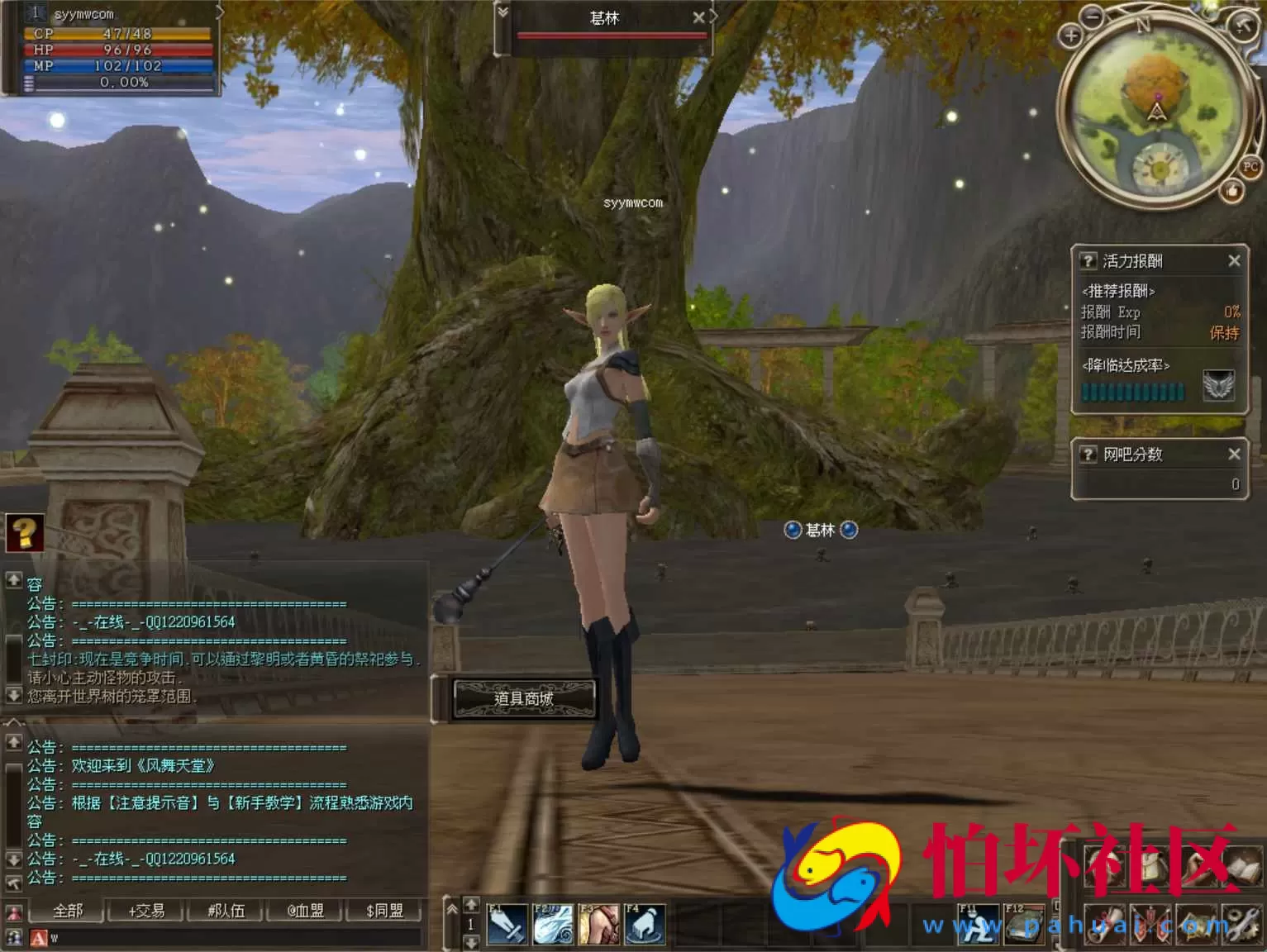Screen dimensions: 1267x952
Task: Switch to the @血盟 clan chat tab
Action: click(305, 911)
